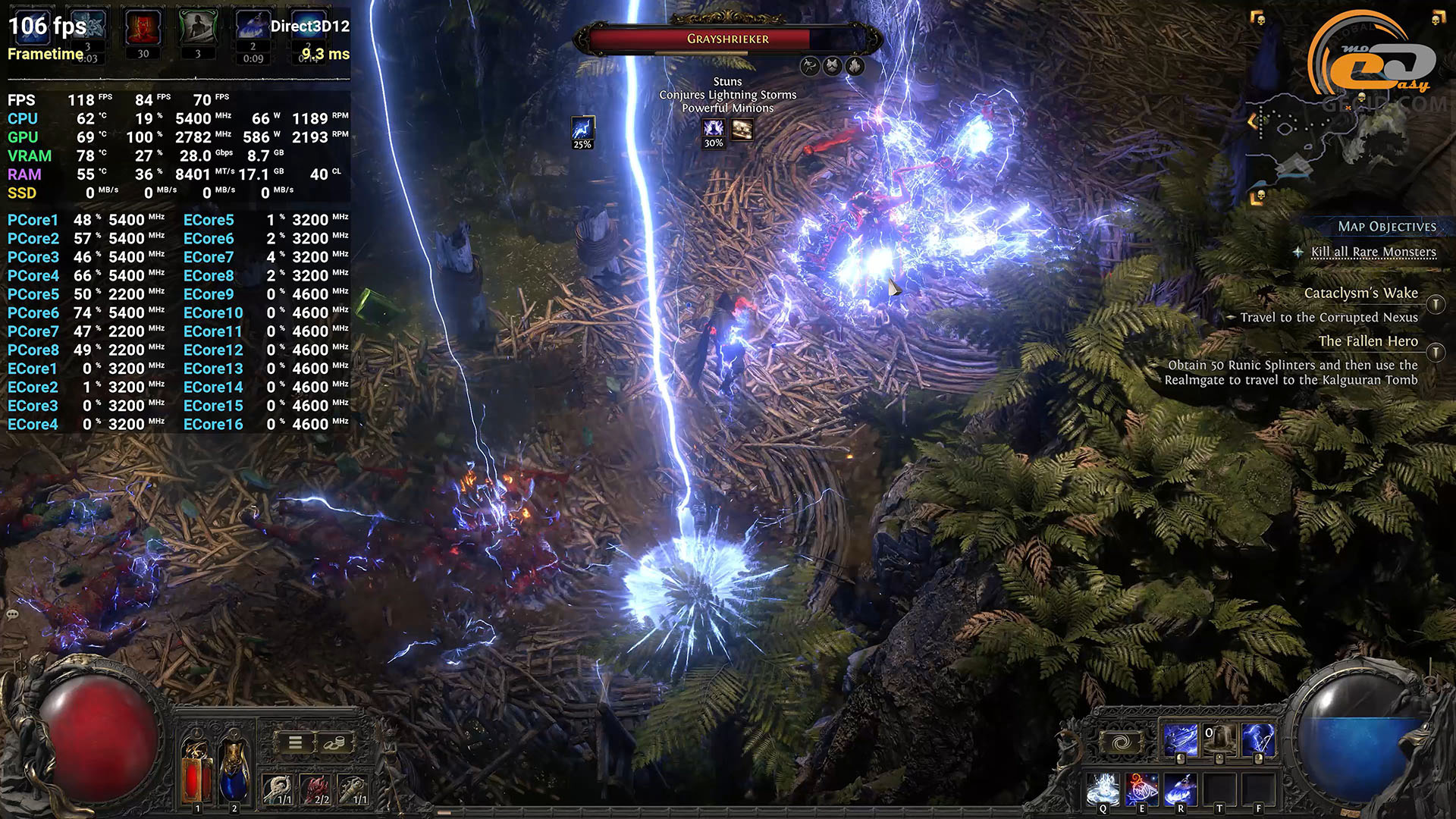The width and height of the screenshot is (1456, 819).
Task: Select the Kill all Rare Monsters objective
Action: click(x=1373, y=252)
